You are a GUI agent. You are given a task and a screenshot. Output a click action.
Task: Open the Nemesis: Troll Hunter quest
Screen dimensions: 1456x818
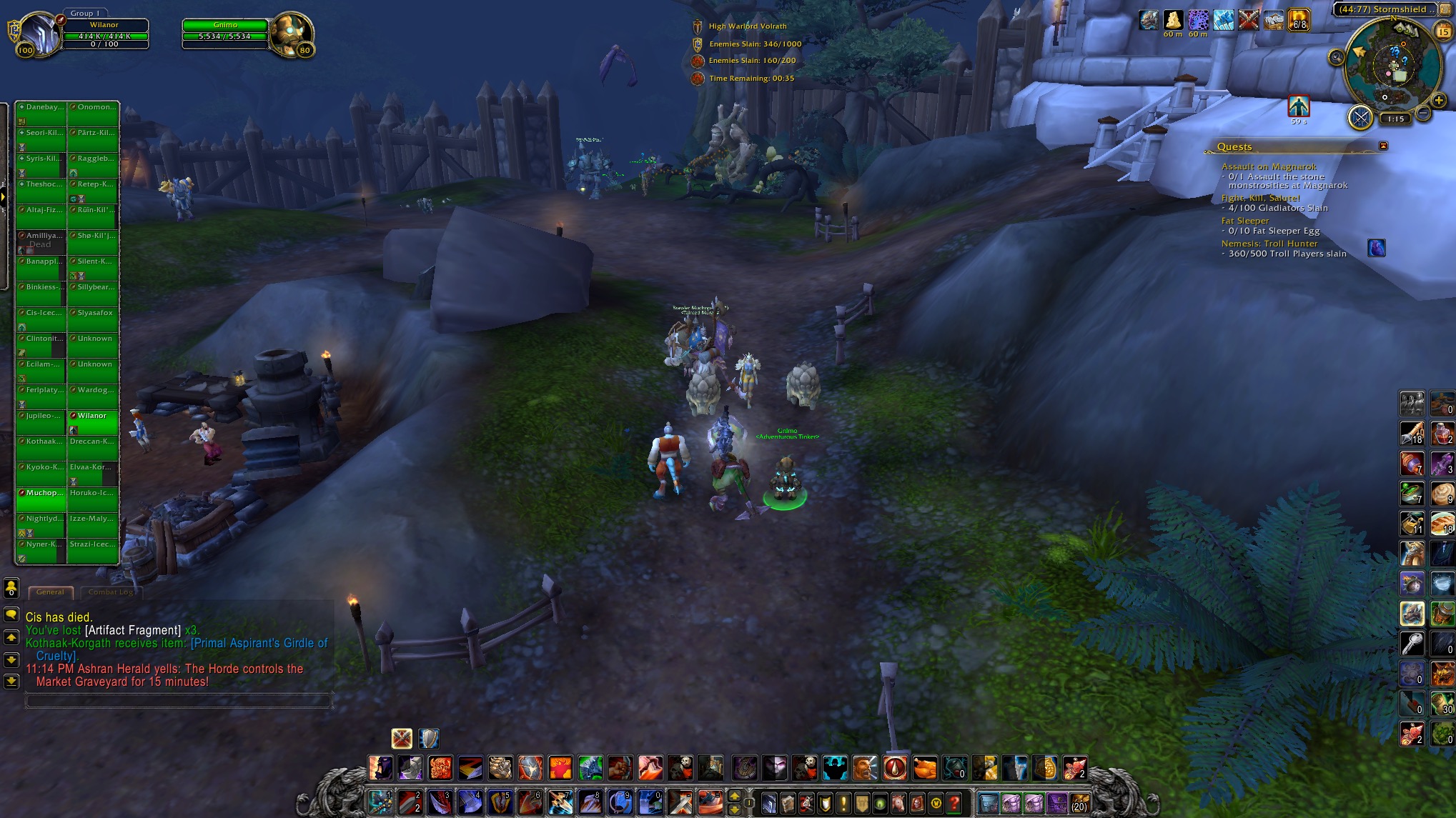pos(1269,244)
